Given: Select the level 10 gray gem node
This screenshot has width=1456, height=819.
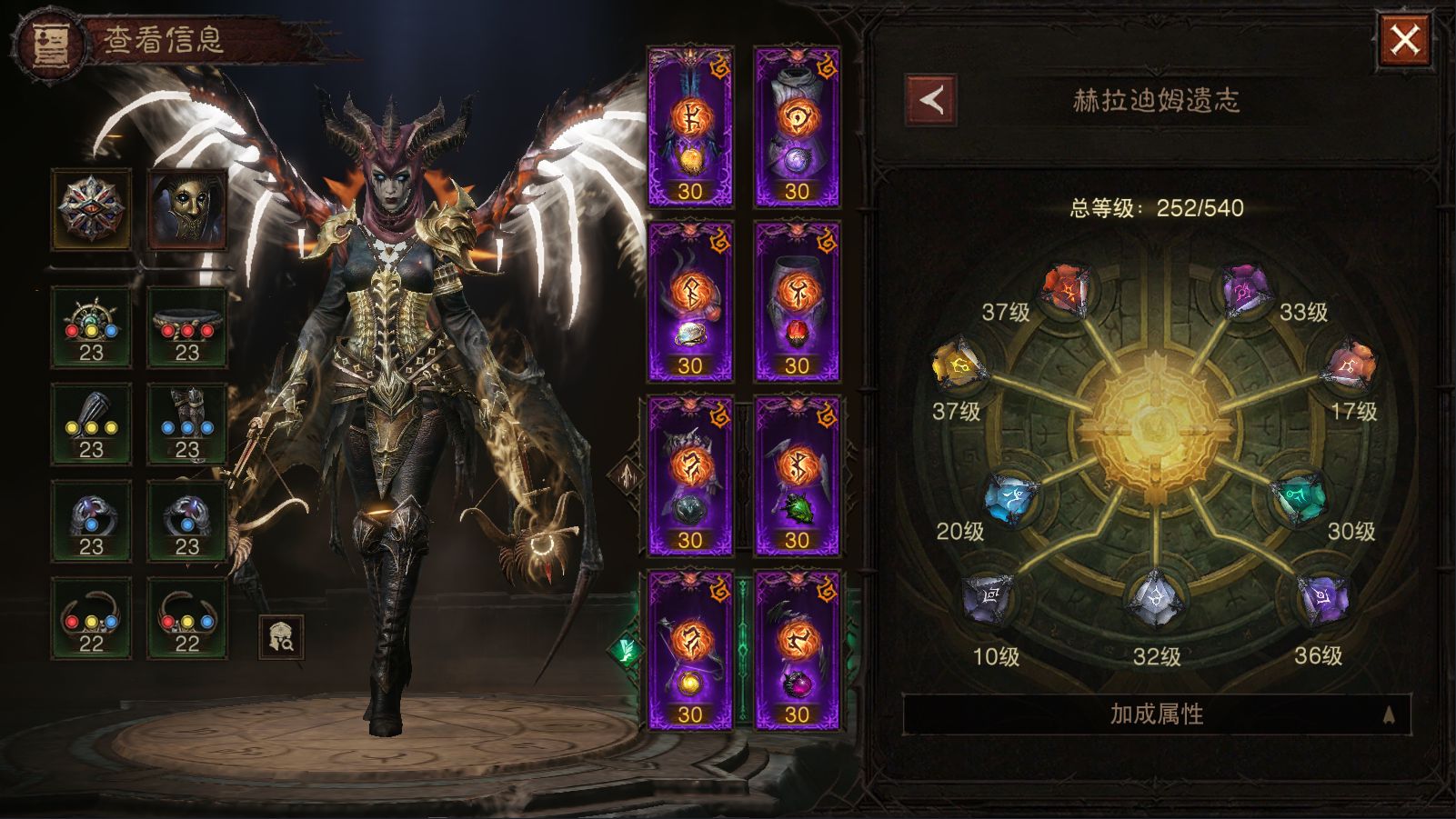Looking at the screenshot, I should (989, 598).
